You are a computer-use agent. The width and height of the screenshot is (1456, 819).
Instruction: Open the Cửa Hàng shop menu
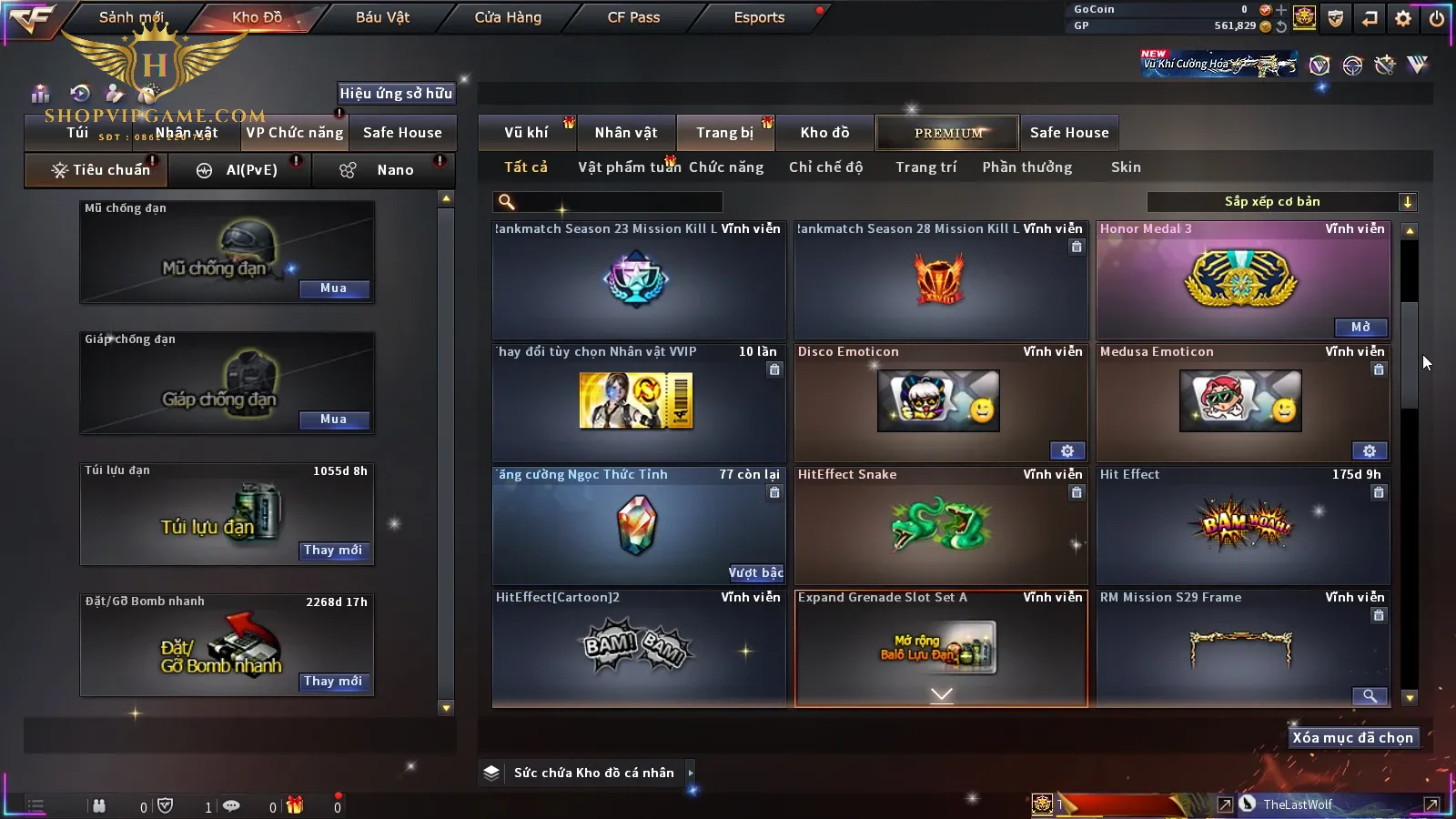point(508,17)
